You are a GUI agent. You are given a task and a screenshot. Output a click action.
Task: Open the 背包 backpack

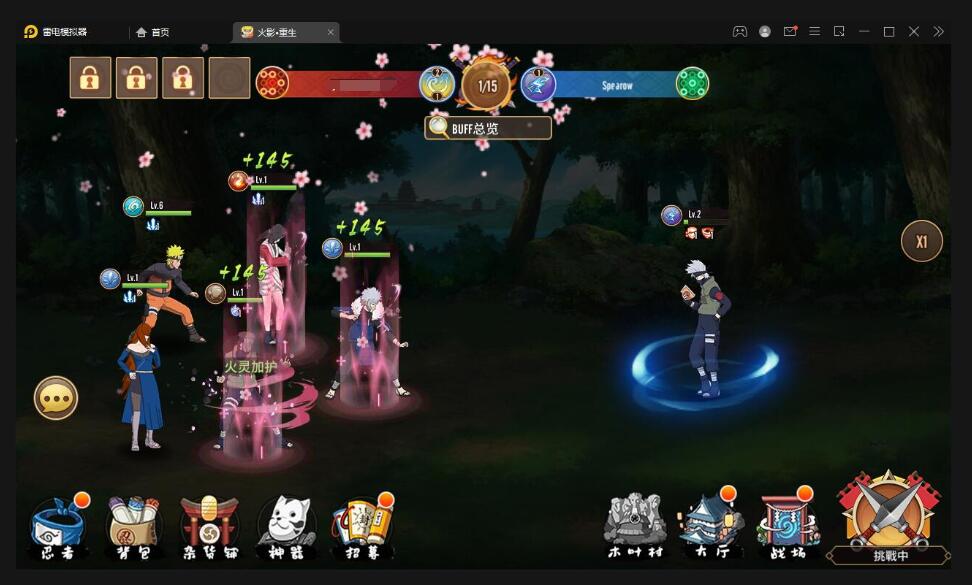tap(136, 527)
